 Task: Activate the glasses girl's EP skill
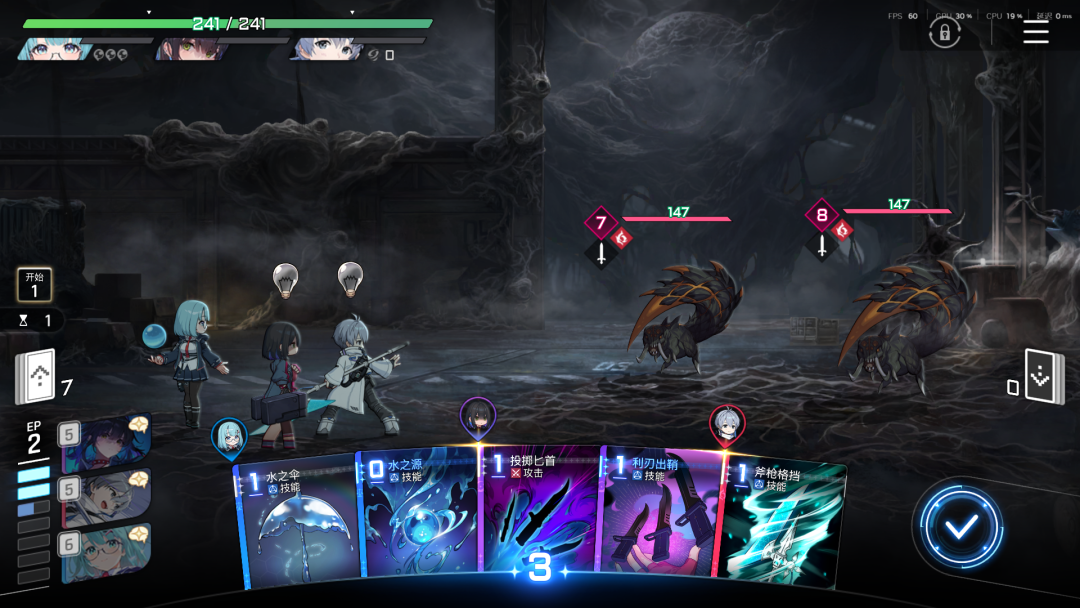pos(106,553)
